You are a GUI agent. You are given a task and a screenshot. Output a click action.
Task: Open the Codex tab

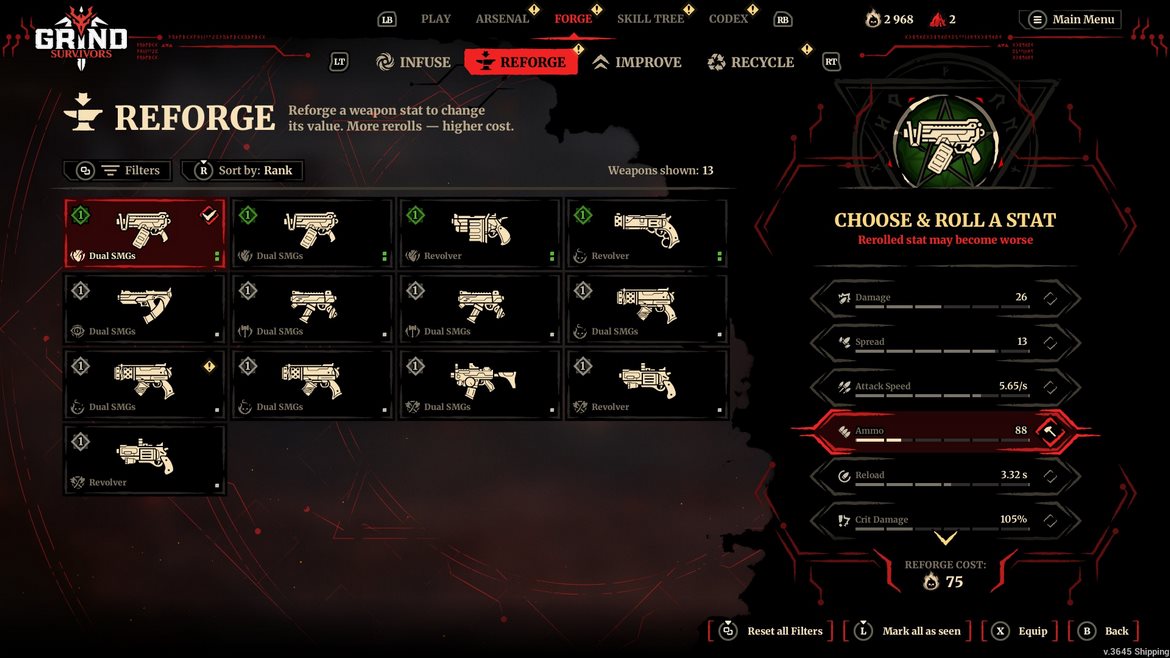coord(728,19)
